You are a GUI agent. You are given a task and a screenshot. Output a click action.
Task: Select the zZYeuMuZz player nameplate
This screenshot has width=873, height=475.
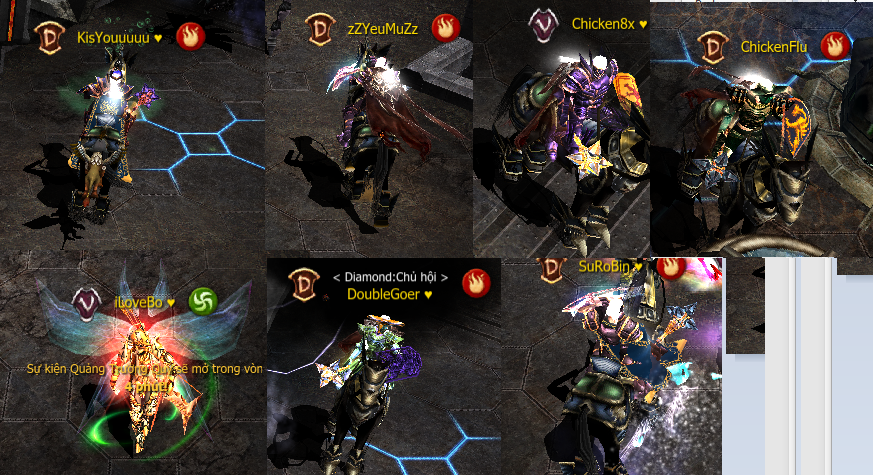(x=382, y=28)
